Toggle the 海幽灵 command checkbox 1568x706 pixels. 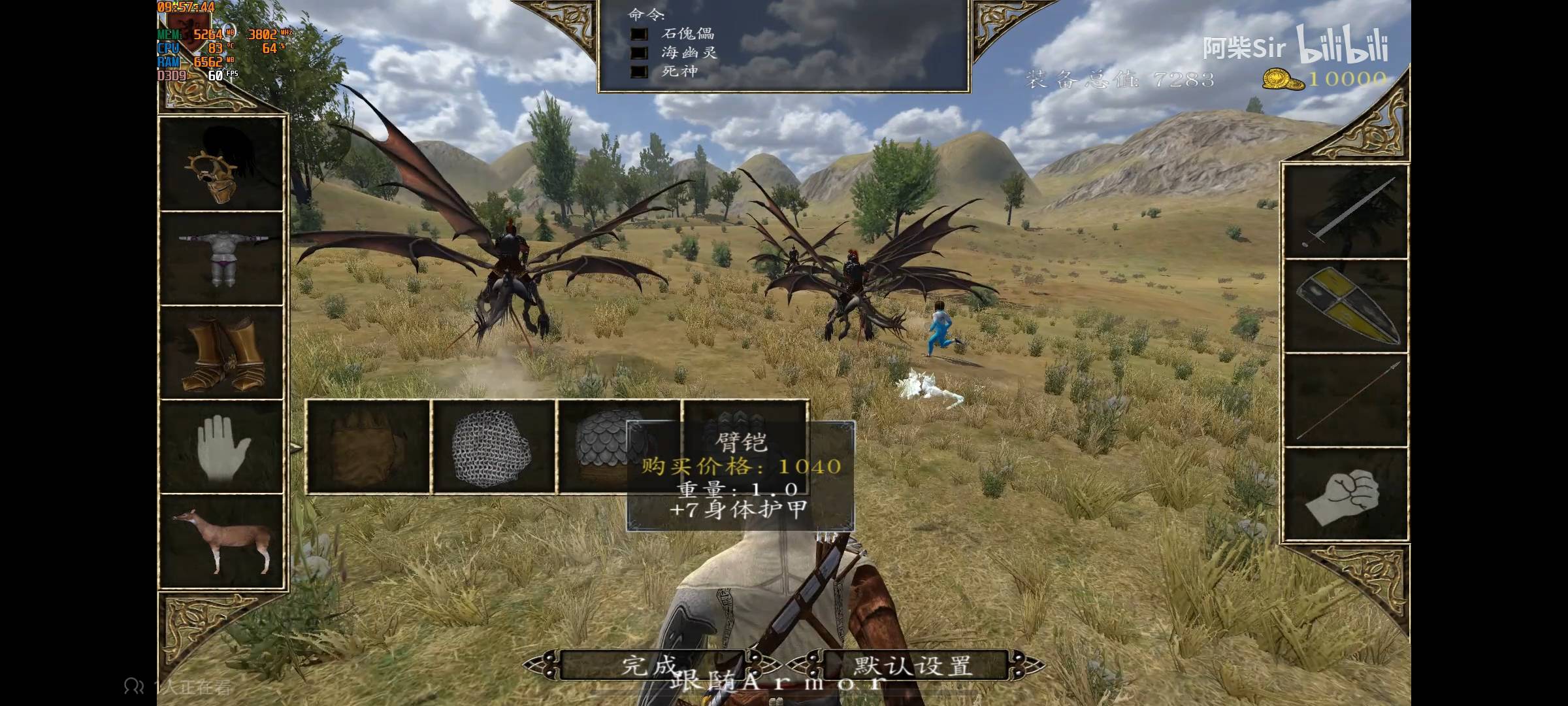(638, 53)
